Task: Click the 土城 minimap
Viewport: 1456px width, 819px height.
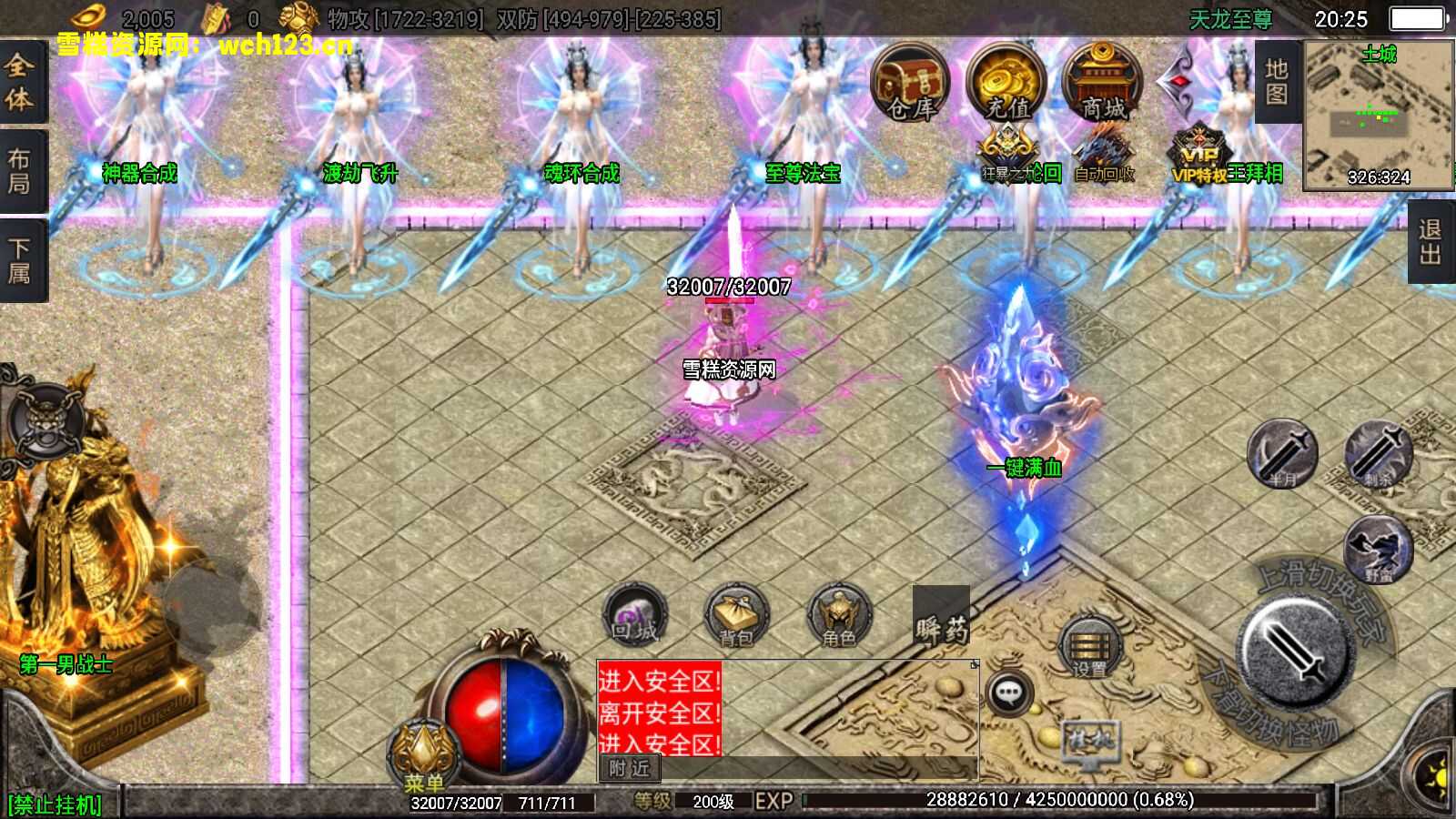Action: tap(1378, 114)
